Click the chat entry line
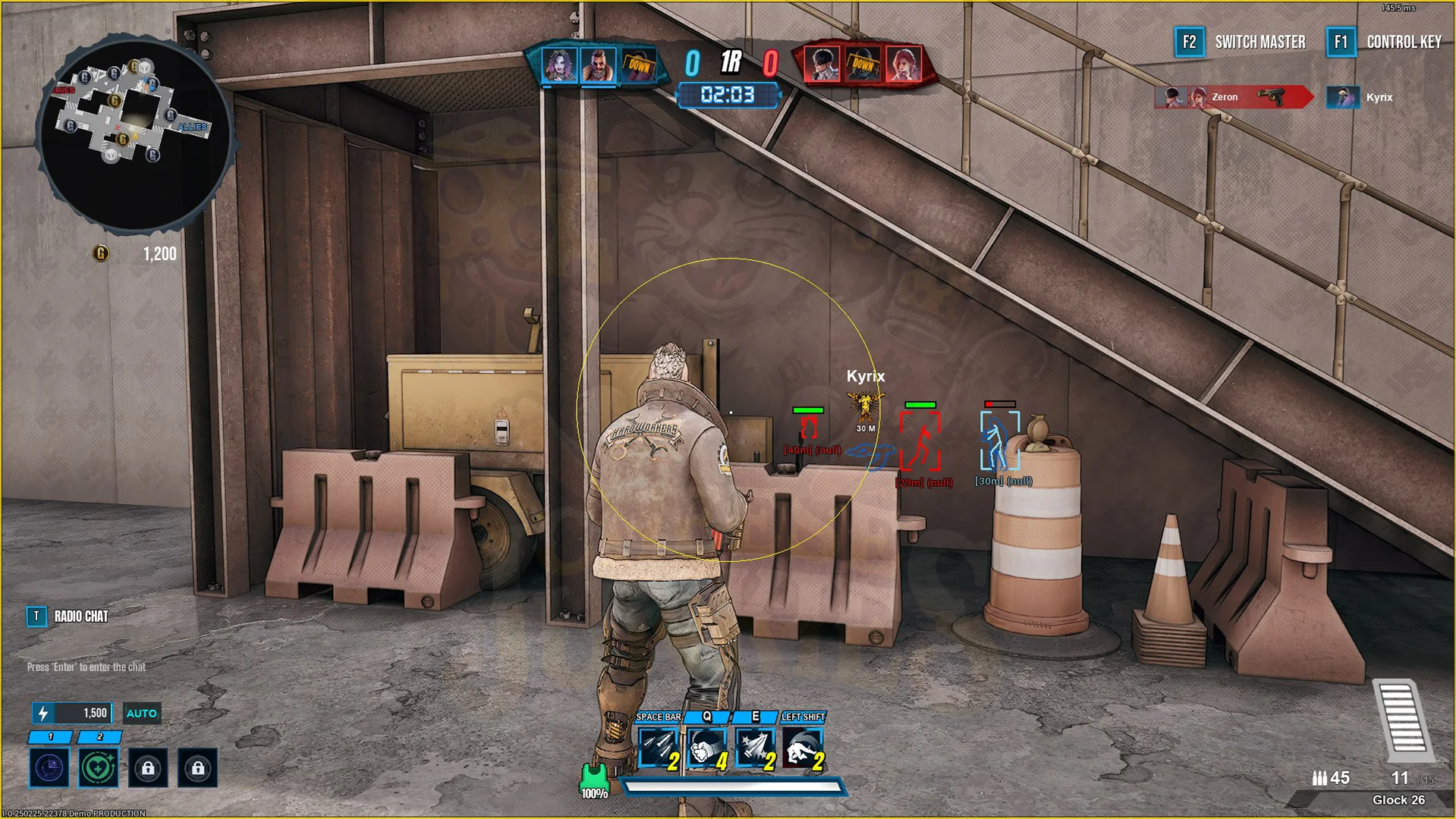The image size is (1456, 819). coord(86,667)
